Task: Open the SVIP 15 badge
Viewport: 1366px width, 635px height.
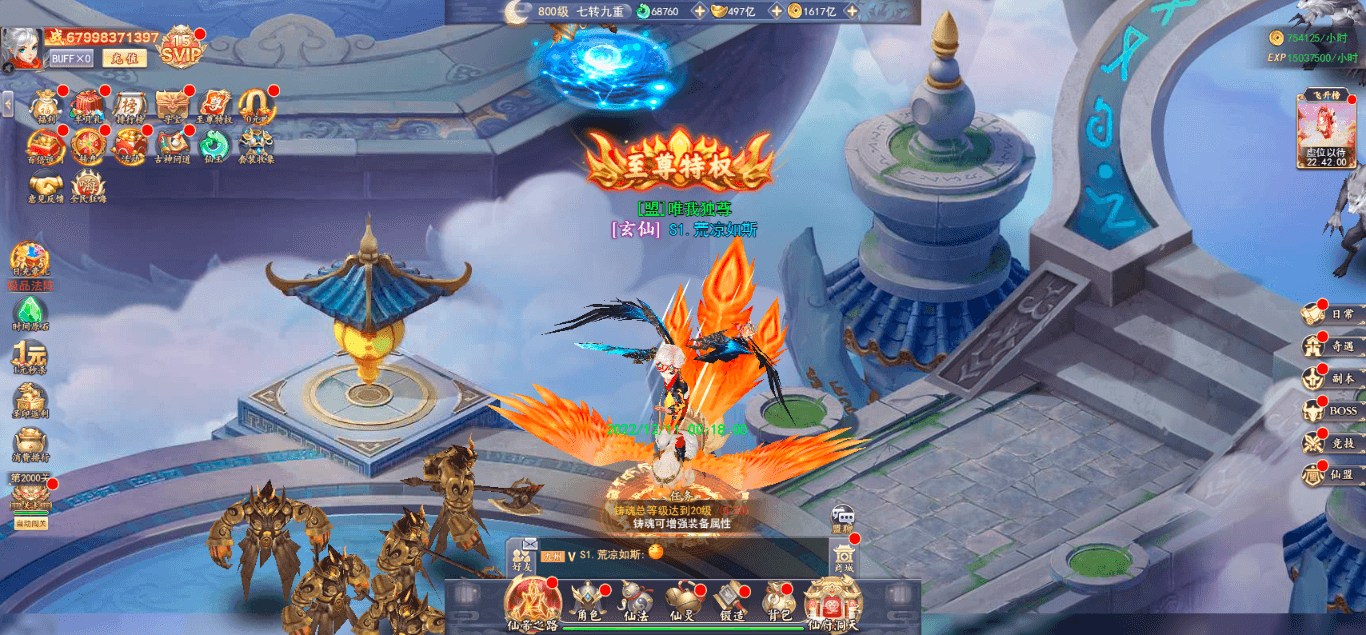Action: [x=181, y=46]
